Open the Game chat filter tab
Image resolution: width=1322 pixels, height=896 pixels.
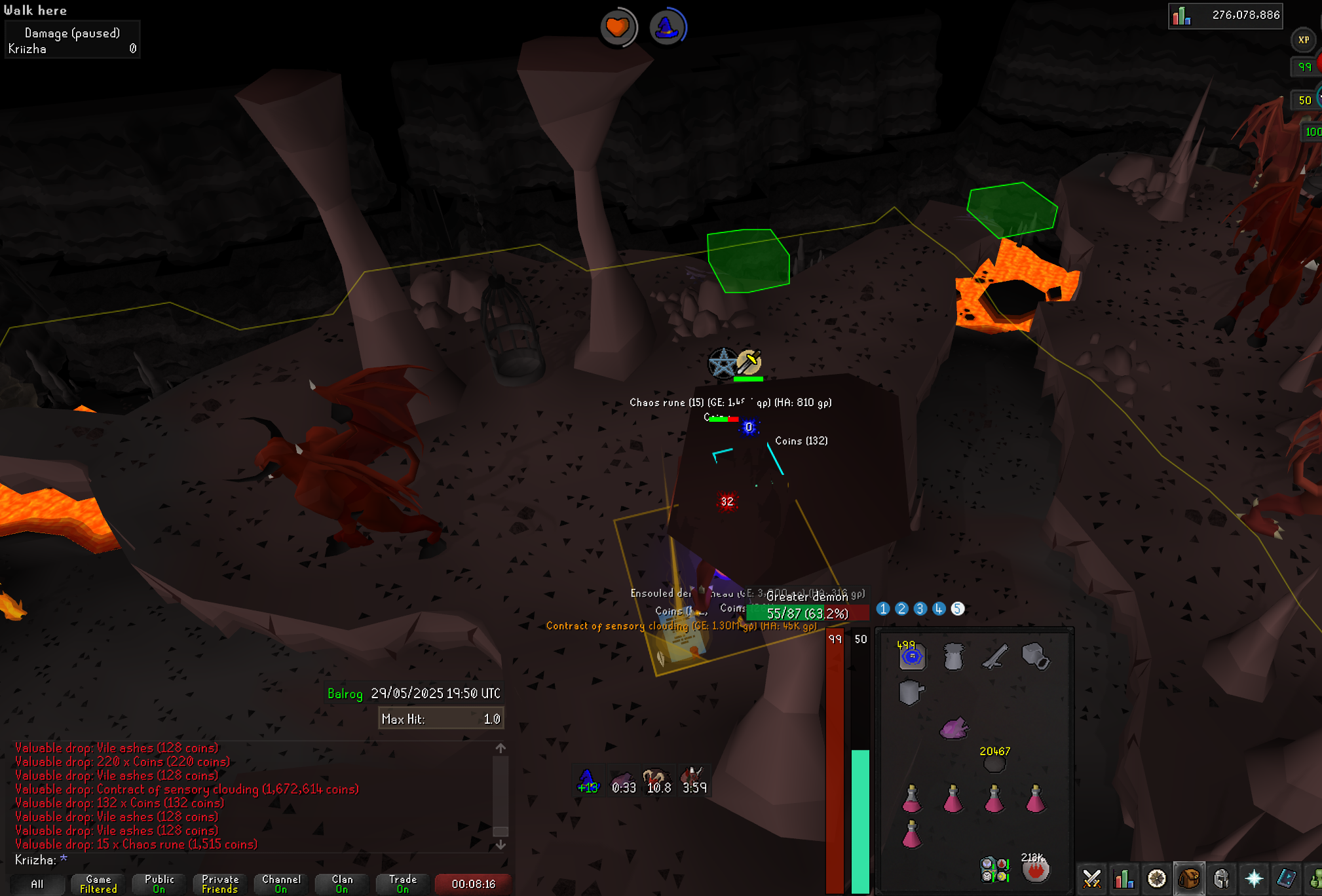point(98,884)
